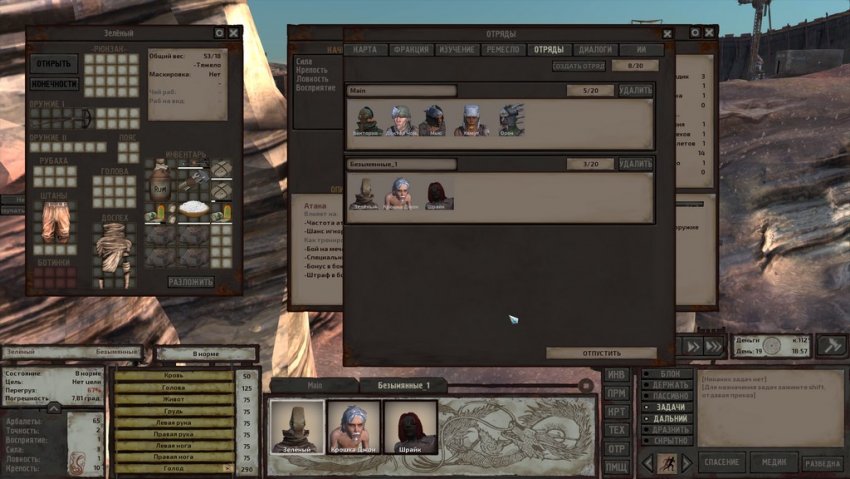850x479 pixels.
Task: Close the Зелёный inventory window
Action: click(233, 33)
